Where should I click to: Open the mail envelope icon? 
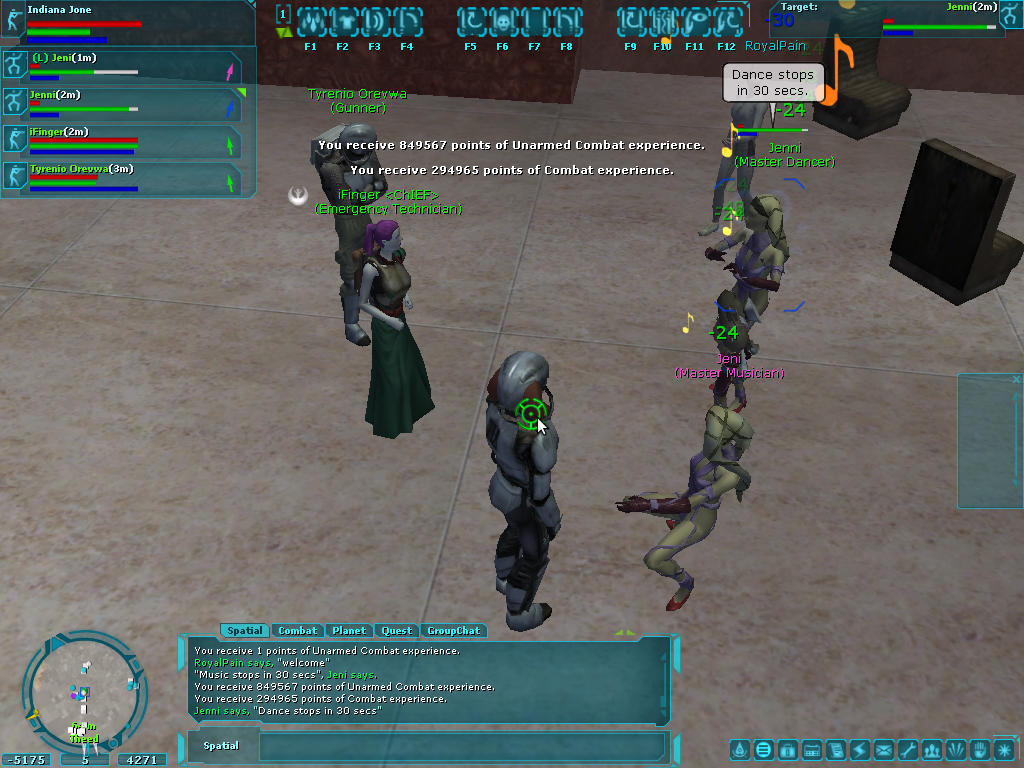[884, 749]
